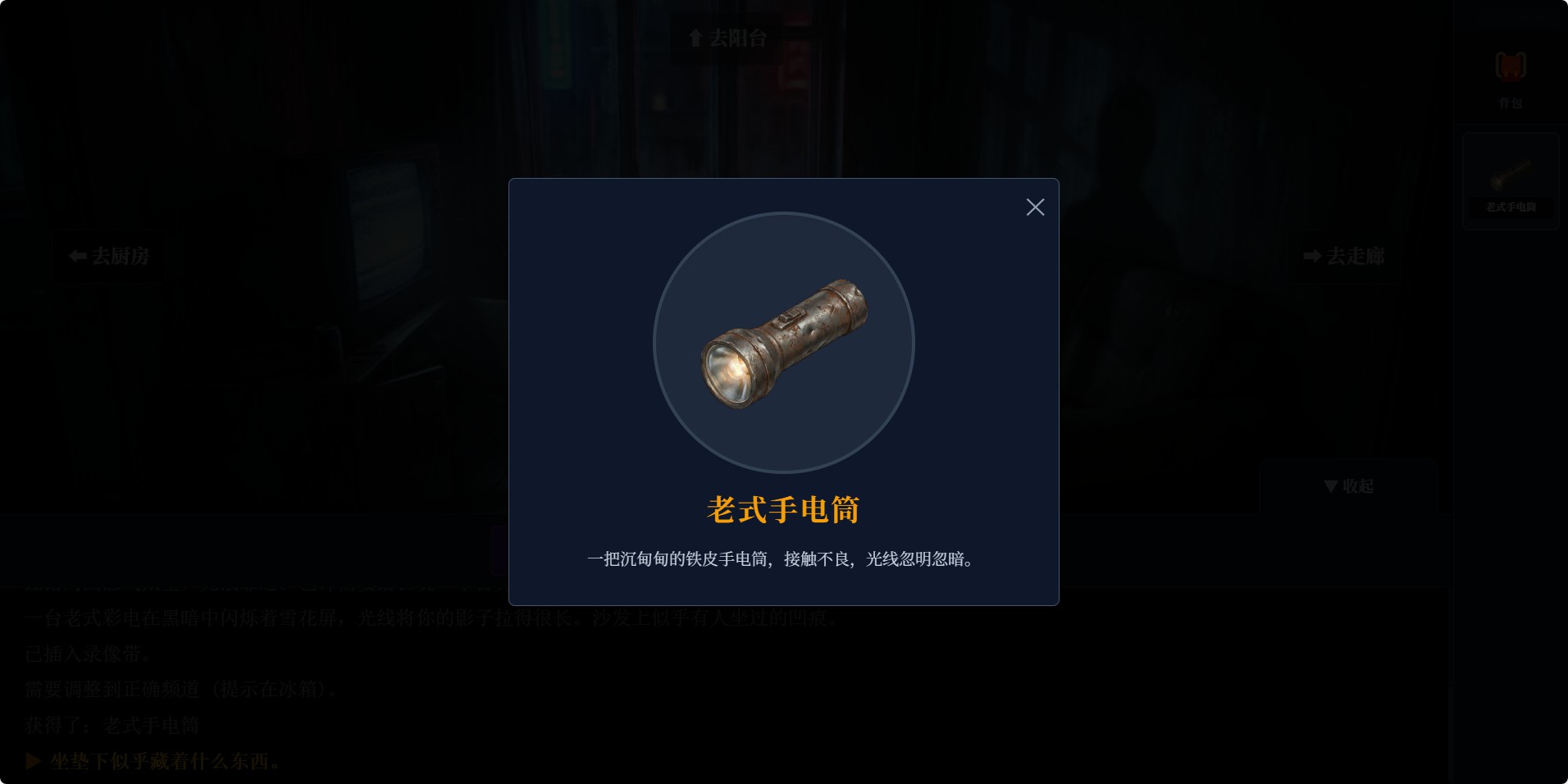Collapse the log panel via 收起

click(x=1347, y=485)
